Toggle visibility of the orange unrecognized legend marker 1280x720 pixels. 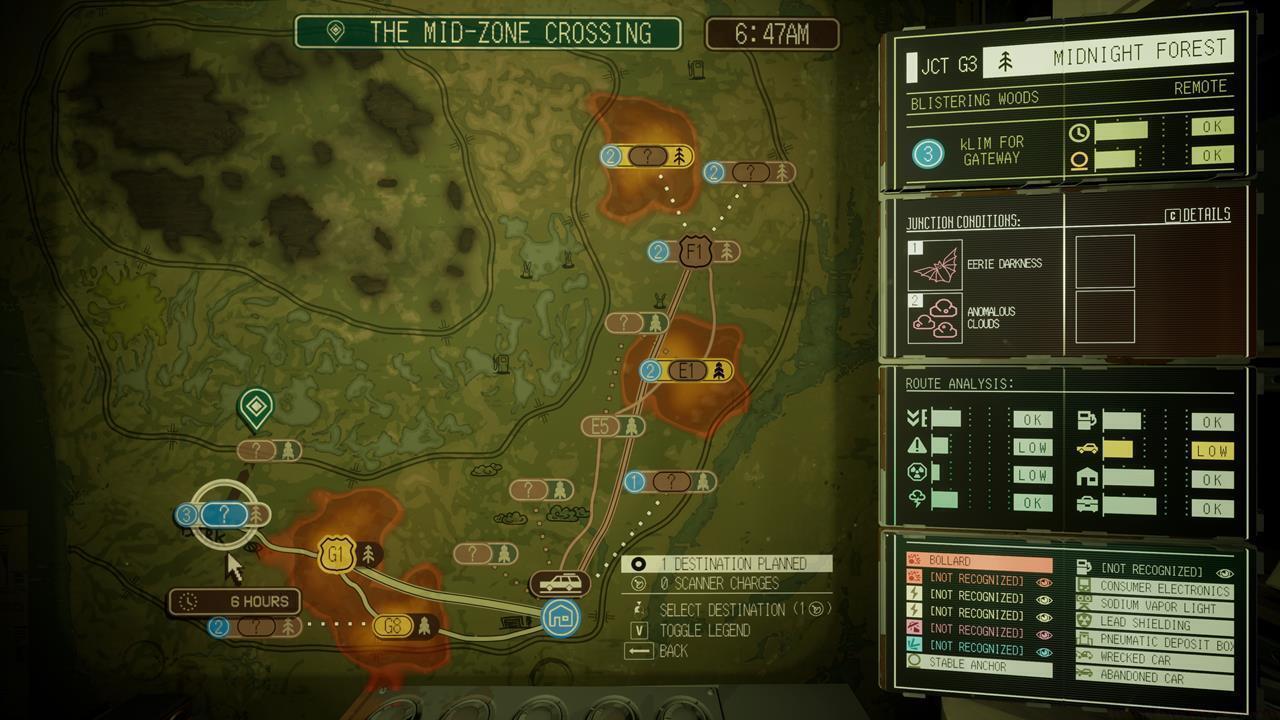click(1046, 582)
